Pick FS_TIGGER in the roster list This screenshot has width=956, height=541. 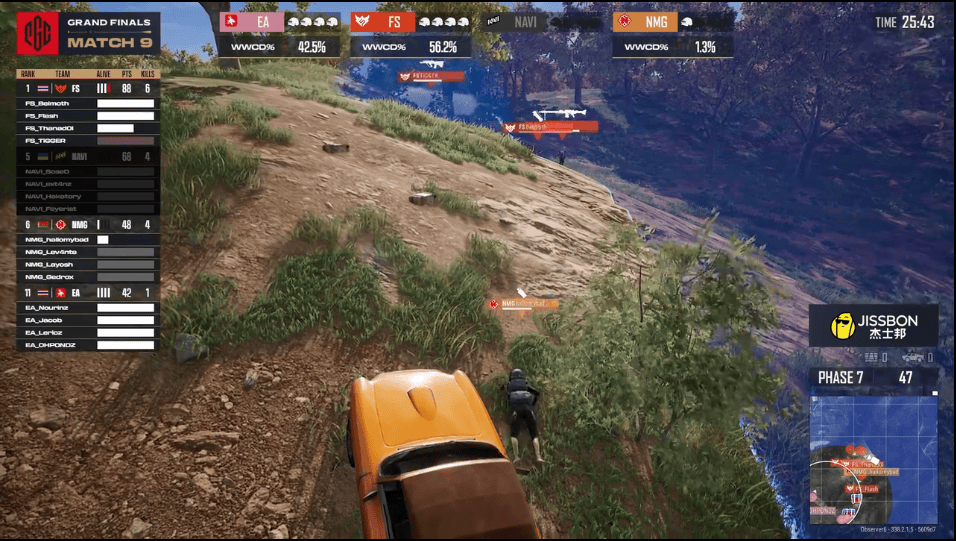click(87, 141)
